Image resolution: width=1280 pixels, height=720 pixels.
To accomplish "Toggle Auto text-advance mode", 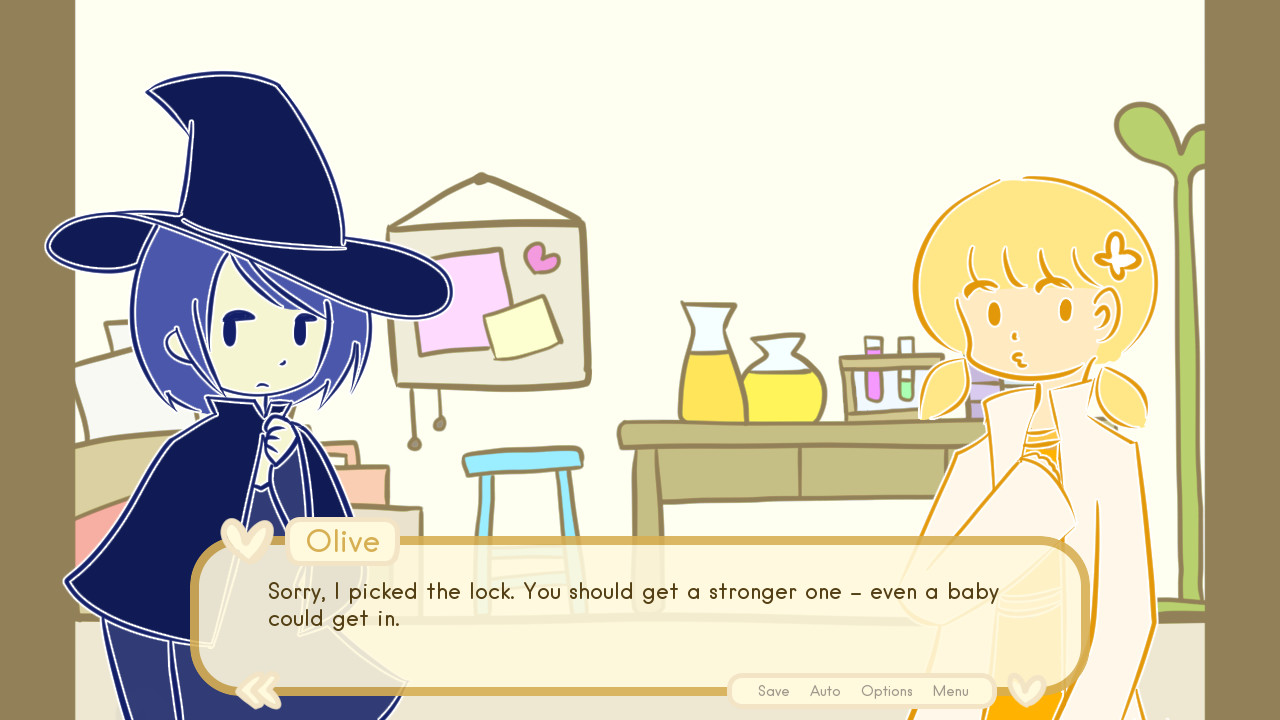I will pos(825,690).
